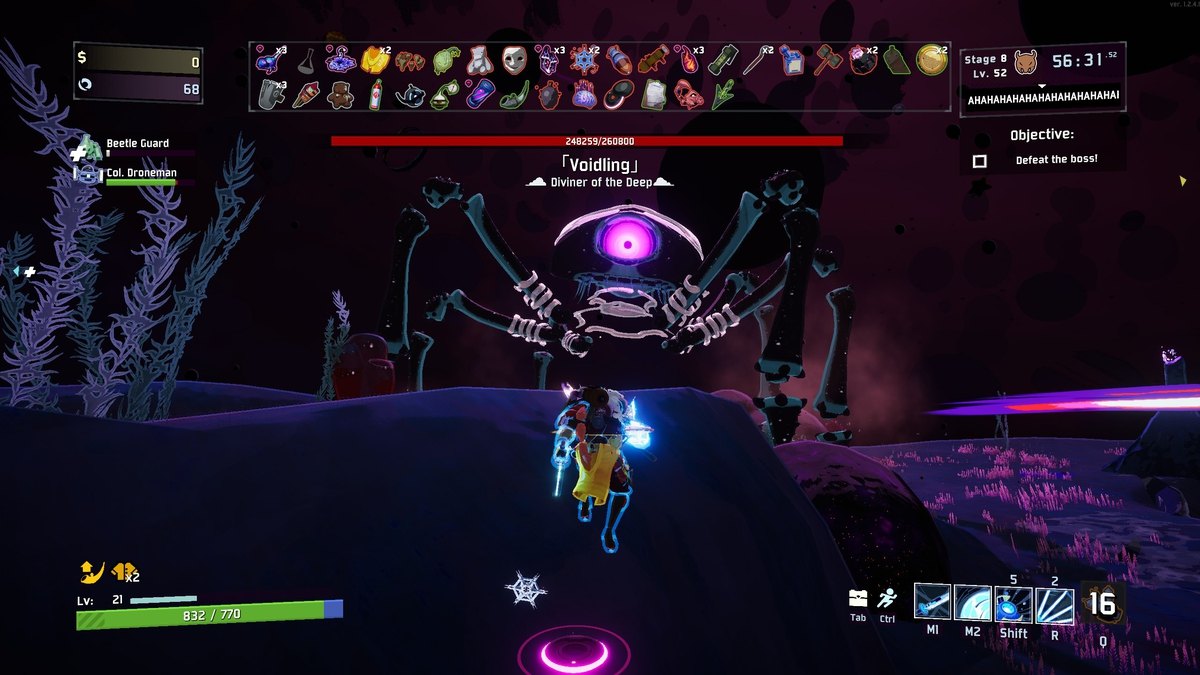Inspect the bundle of fireworks item
The width and height of the screenshot is (1200, 675).
(306, 94)
